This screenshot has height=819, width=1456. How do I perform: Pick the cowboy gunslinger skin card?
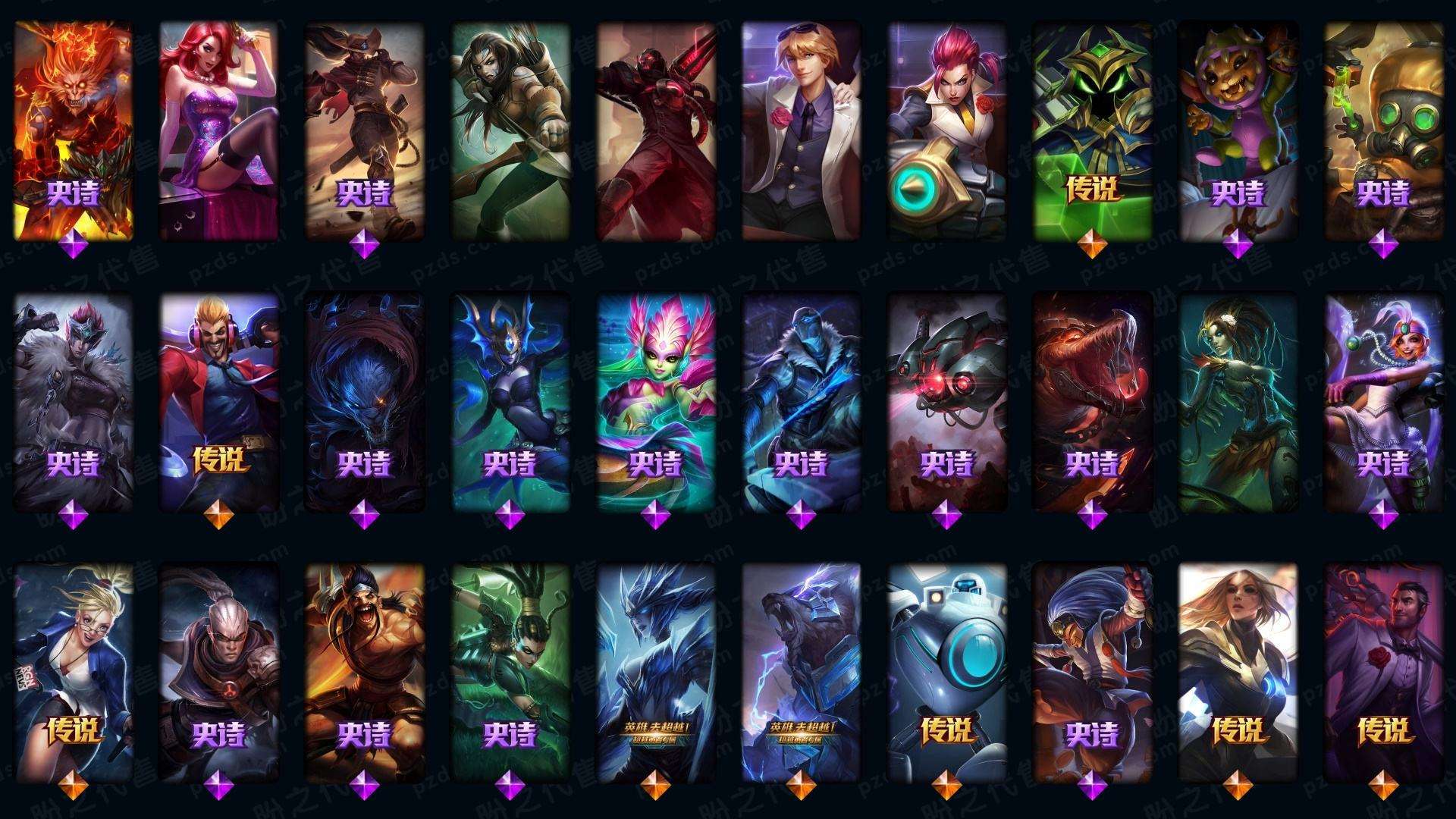[x=364, y=130]
